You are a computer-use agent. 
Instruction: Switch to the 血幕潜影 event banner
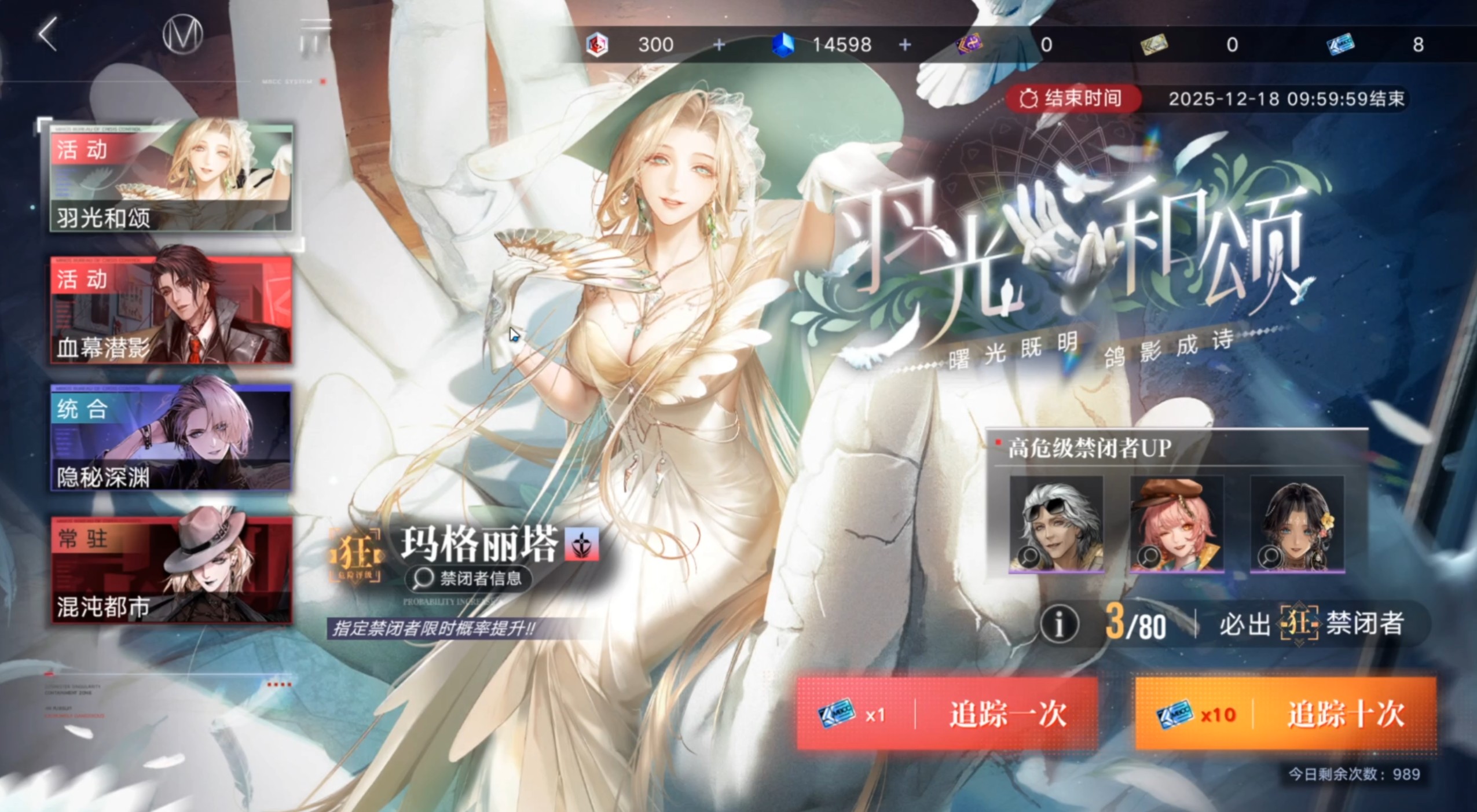(x=170, y=311)
